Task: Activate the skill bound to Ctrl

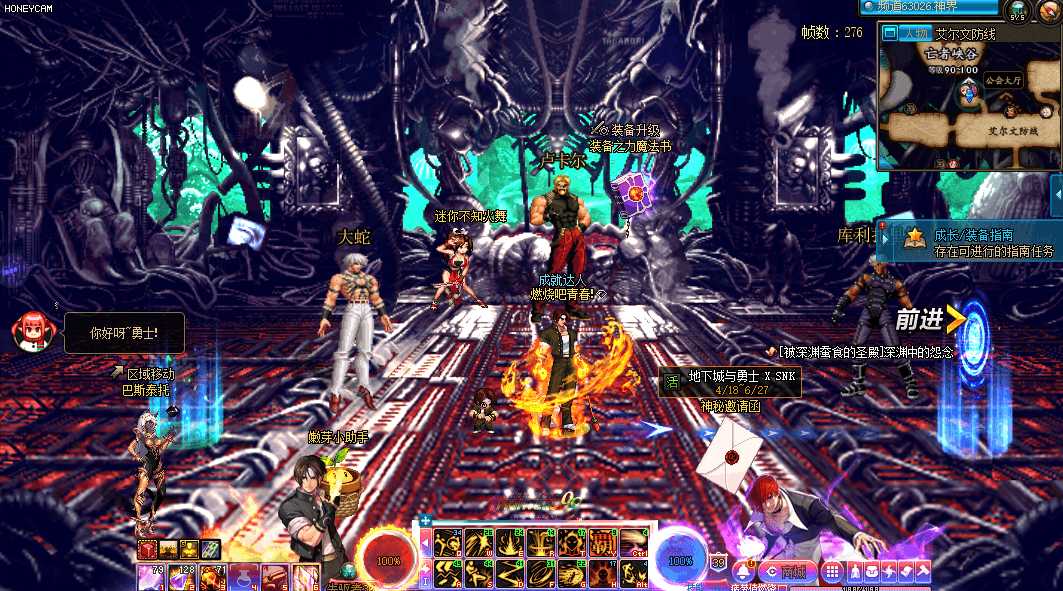Action: coord(633,543)
